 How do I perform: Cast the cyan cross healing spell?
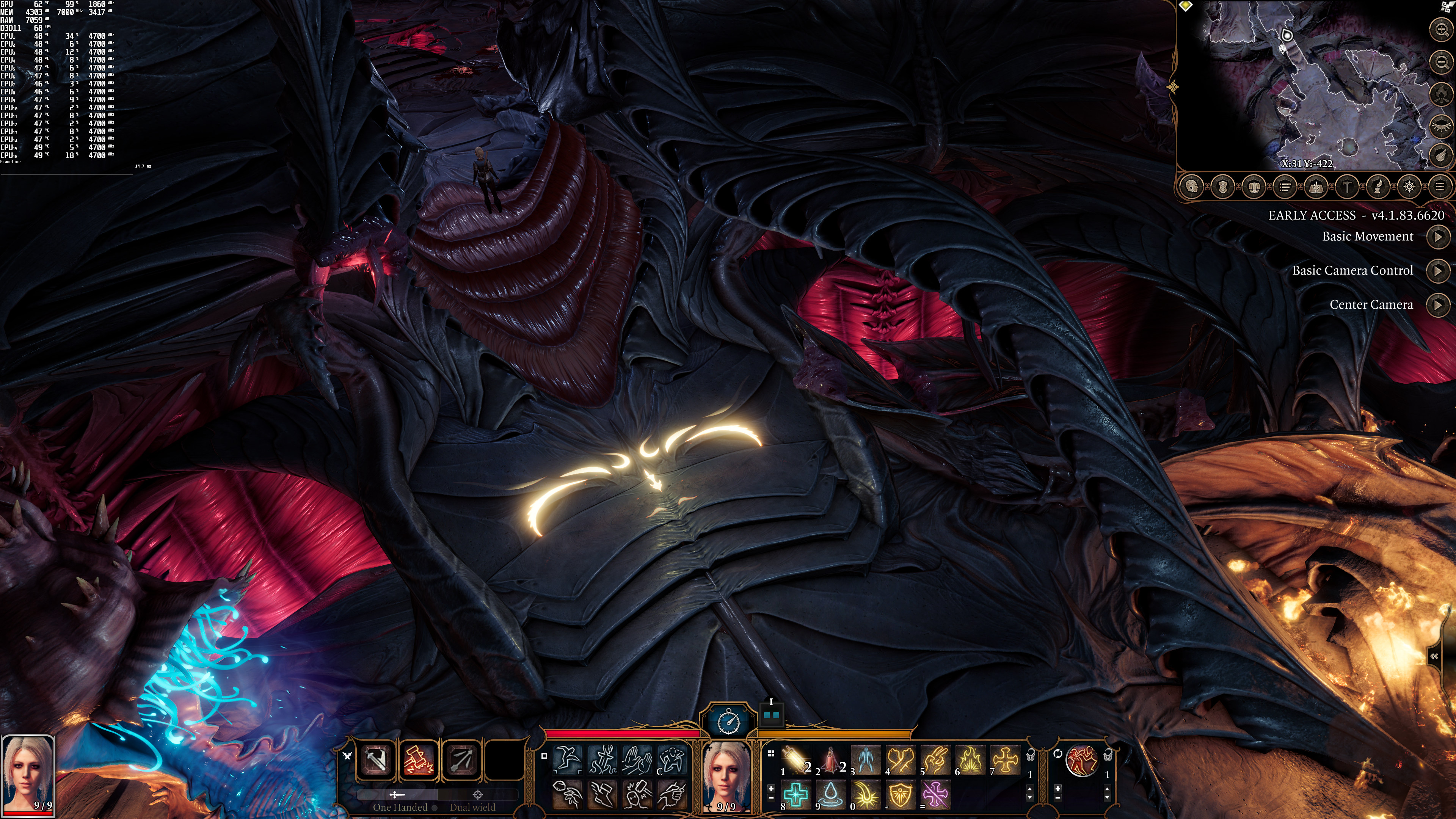coord(796,794)
